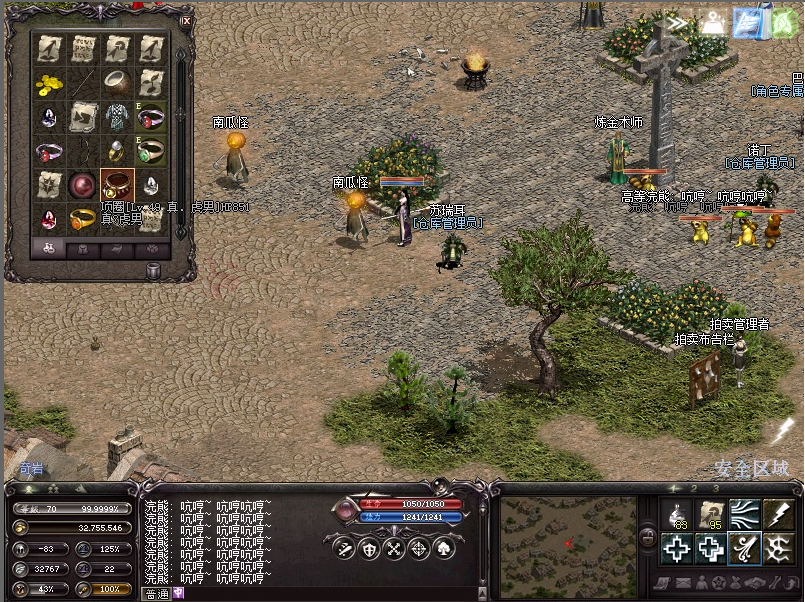This screenshot has width=805, height=602.
Task: Click the shield stance button
Action: pos(370,548)
